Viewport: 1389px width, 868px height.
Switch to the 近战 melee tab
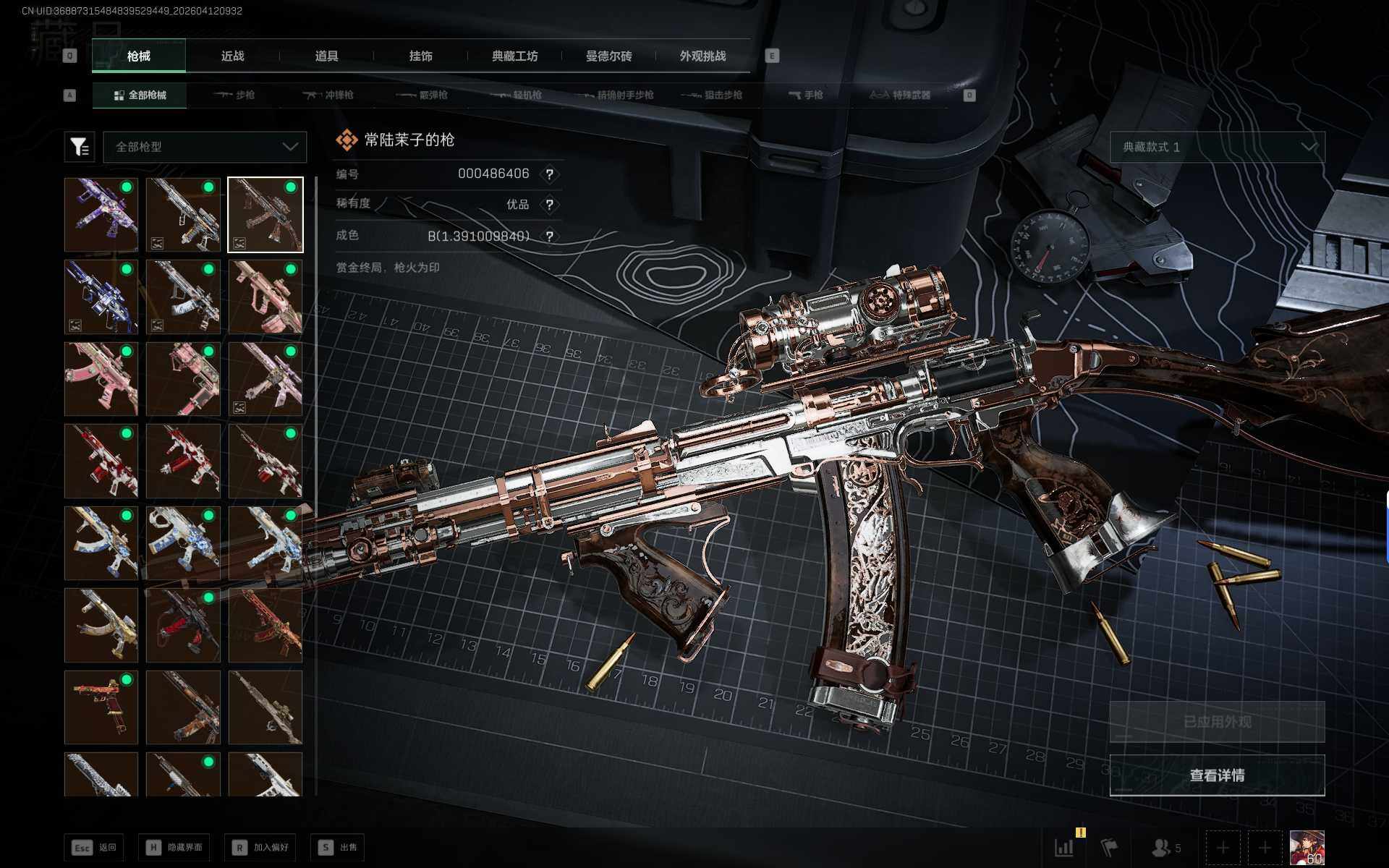pyautogui.click(x=232, y=56)
